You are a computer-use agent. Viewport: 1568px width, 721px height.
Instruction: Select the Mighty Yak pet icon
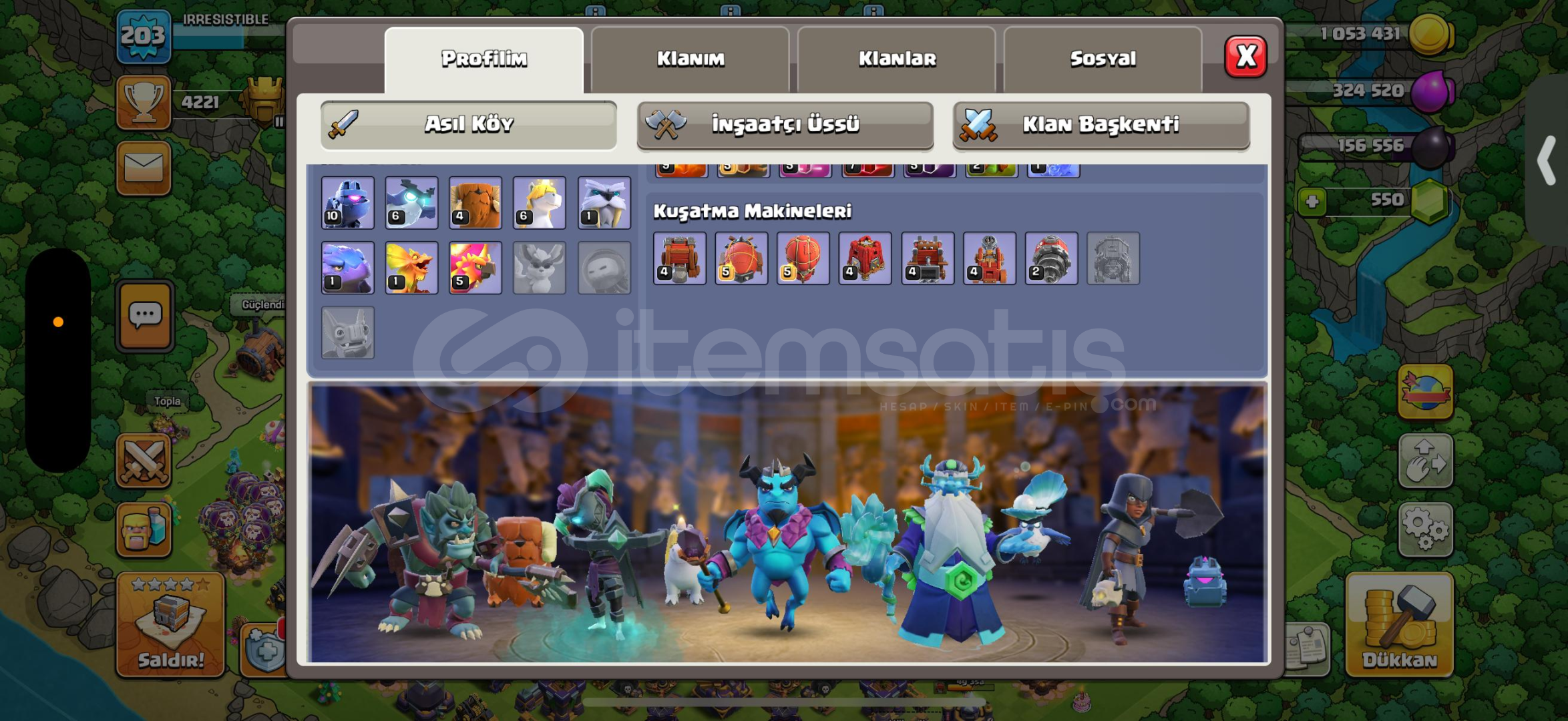pyautogui.click(x=475, y=204)
